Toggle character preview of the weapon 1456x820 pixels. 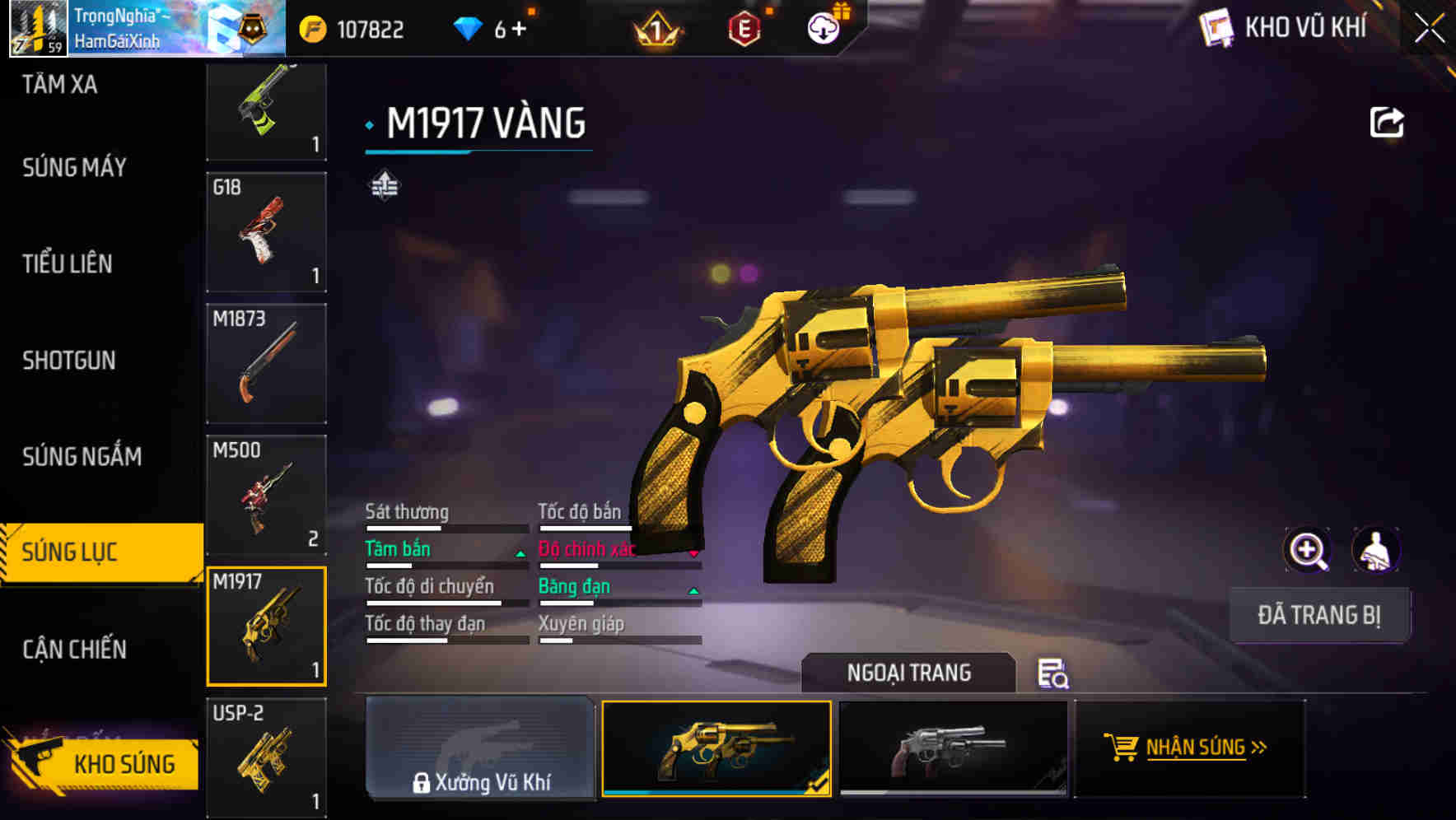1377,550
